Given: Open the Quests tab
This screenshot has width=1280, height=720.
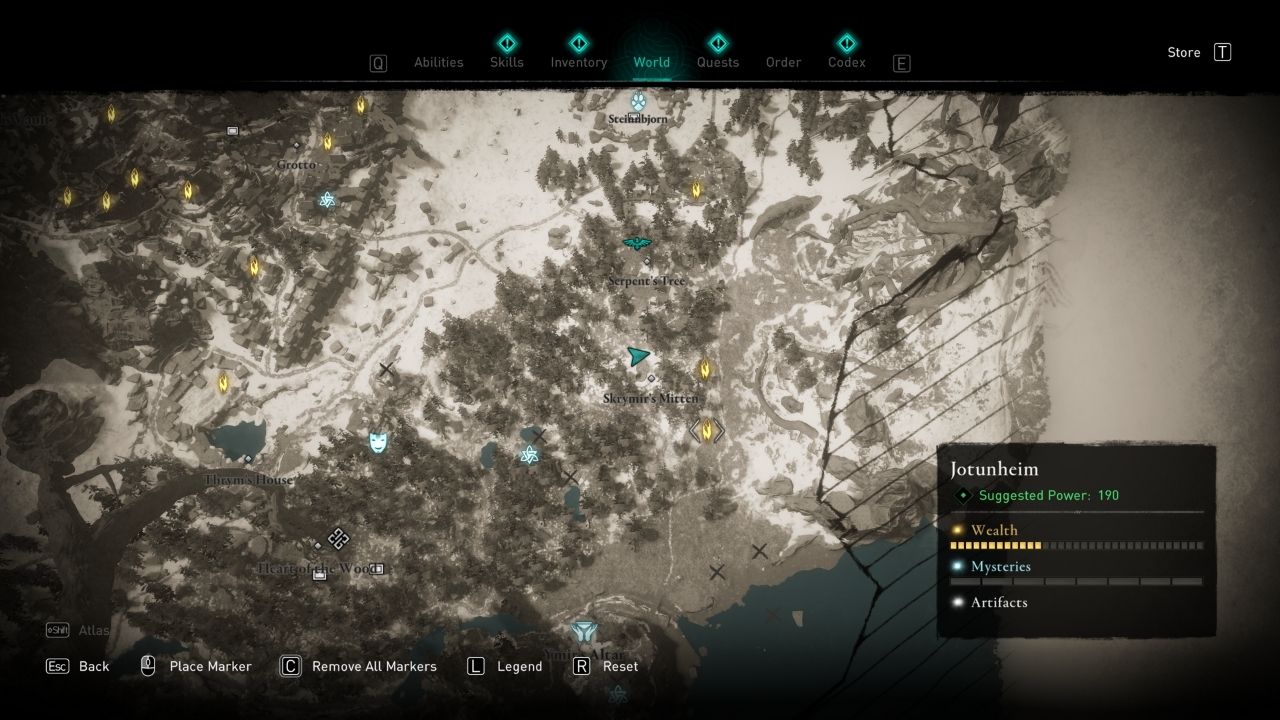Looking at the screenshot, I should point(717,62).
